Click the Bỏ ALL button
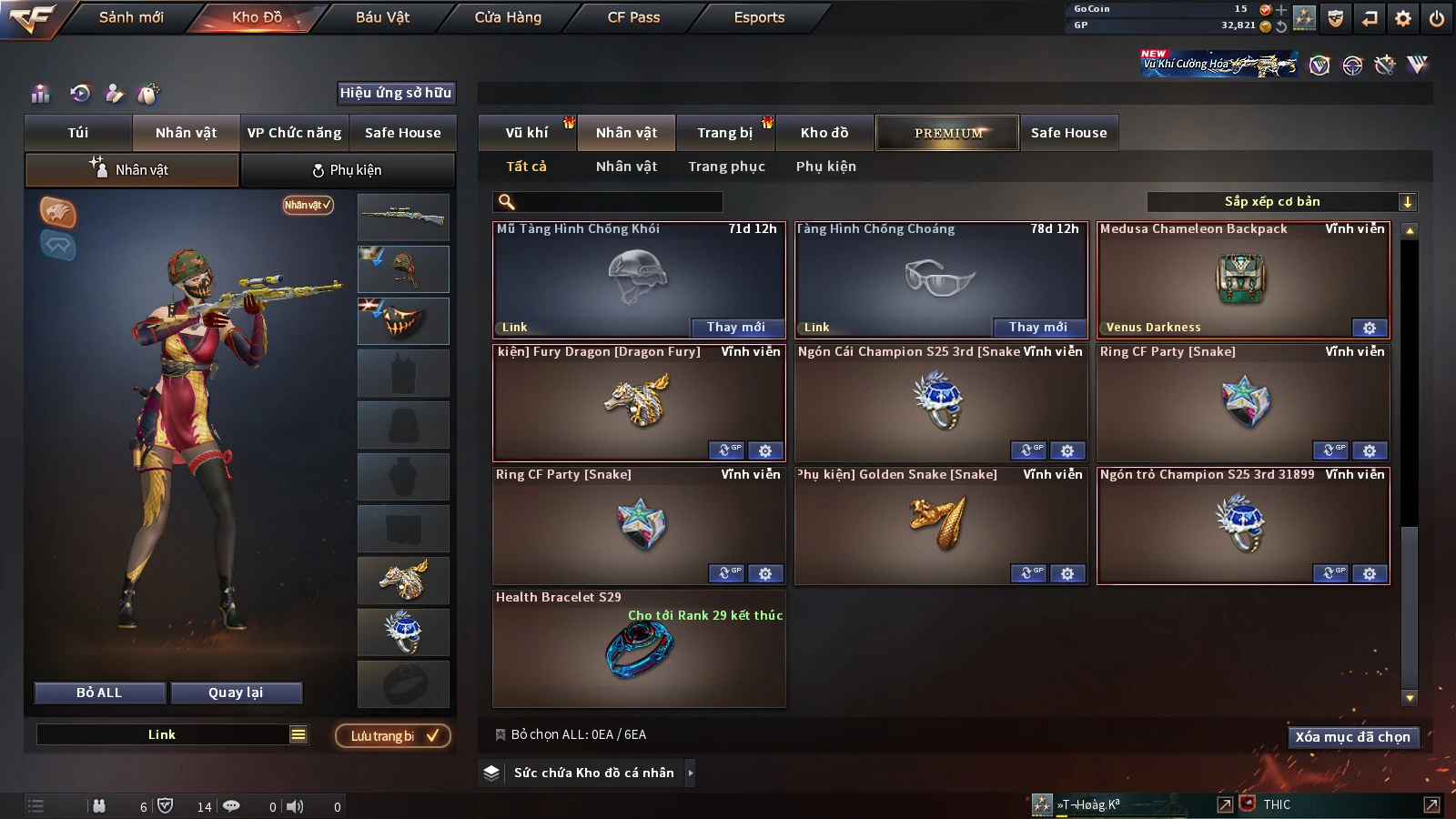Image resolution: width=1456 pixels, height=819 pixels. [x=99, y=693]
